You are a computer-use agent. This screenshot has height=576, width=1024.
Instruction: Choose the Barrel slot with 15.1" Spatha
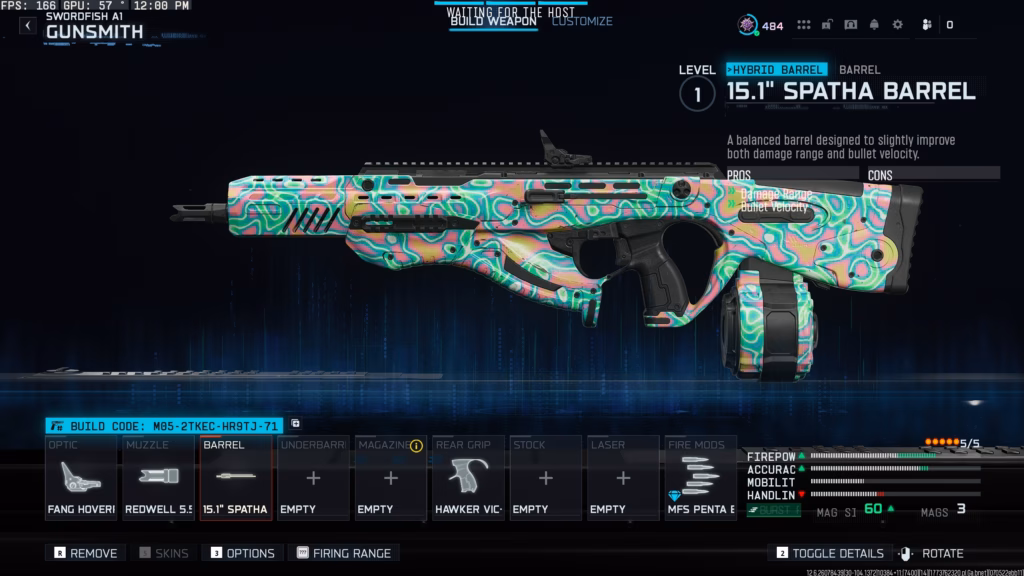click(236, 478)
